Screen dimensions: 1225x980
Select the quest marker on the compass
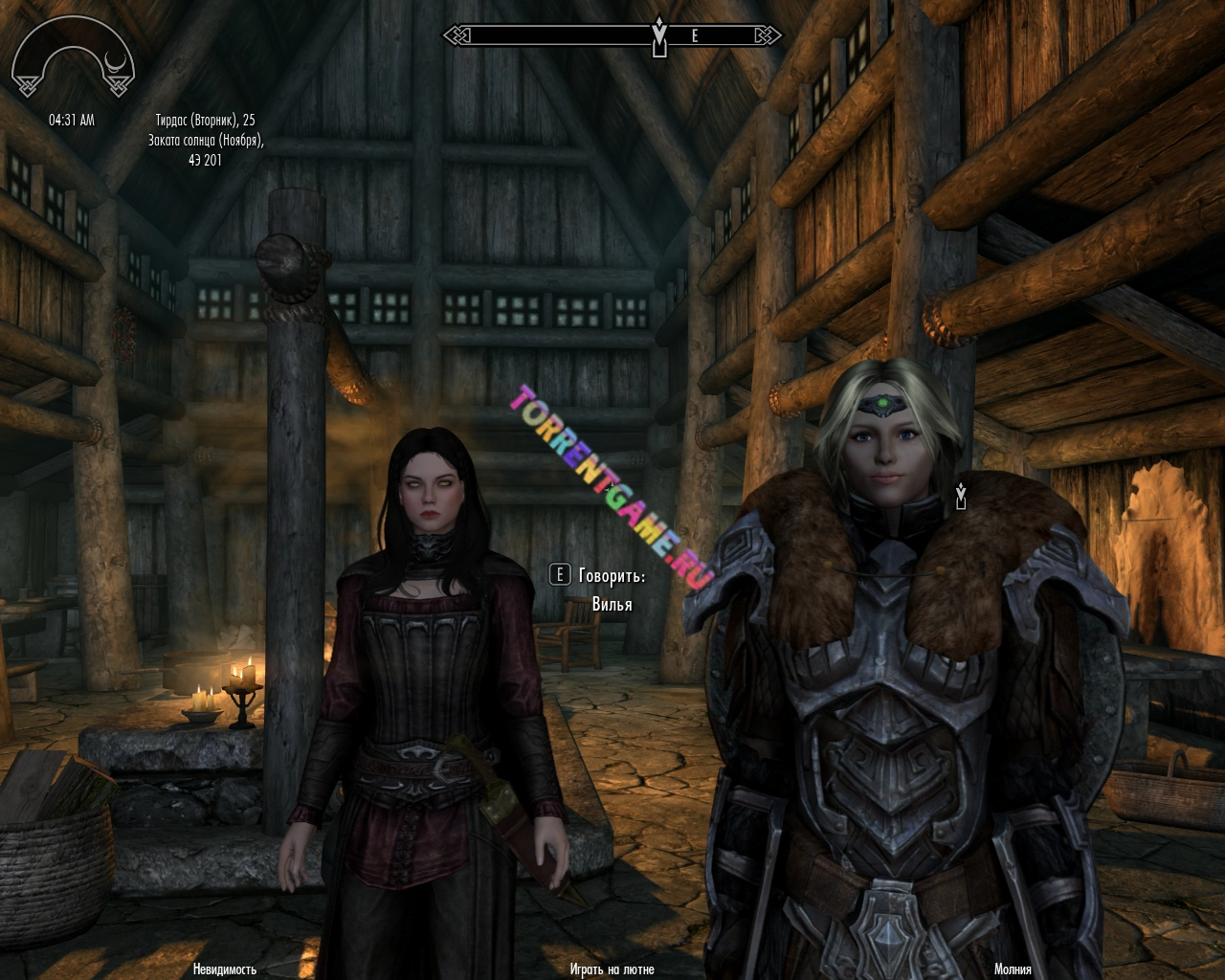click(658, 35)
